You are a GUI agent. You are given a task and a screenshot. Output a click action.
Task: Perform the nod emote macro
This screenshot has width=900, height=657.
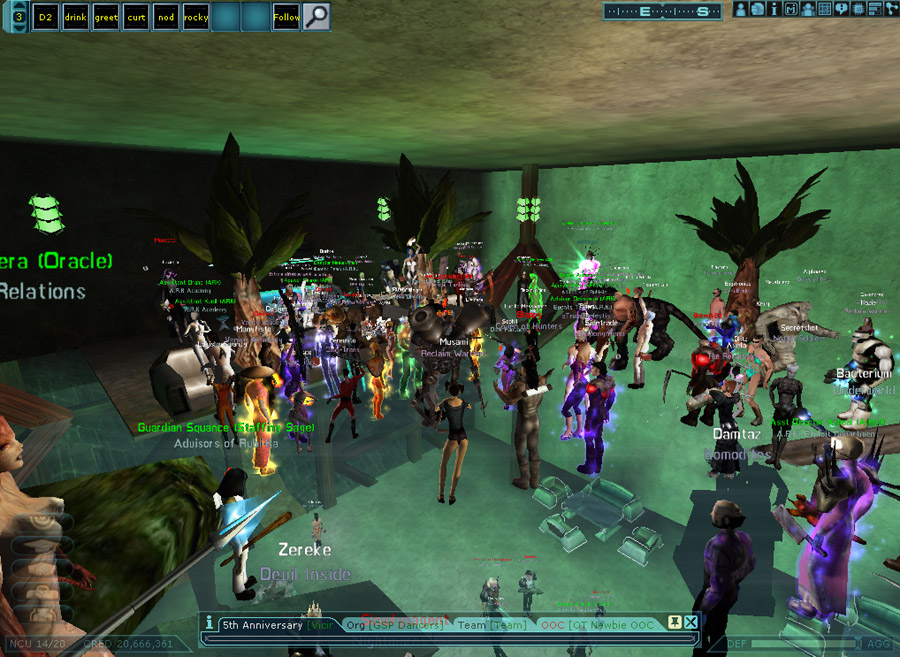[165, 17]
